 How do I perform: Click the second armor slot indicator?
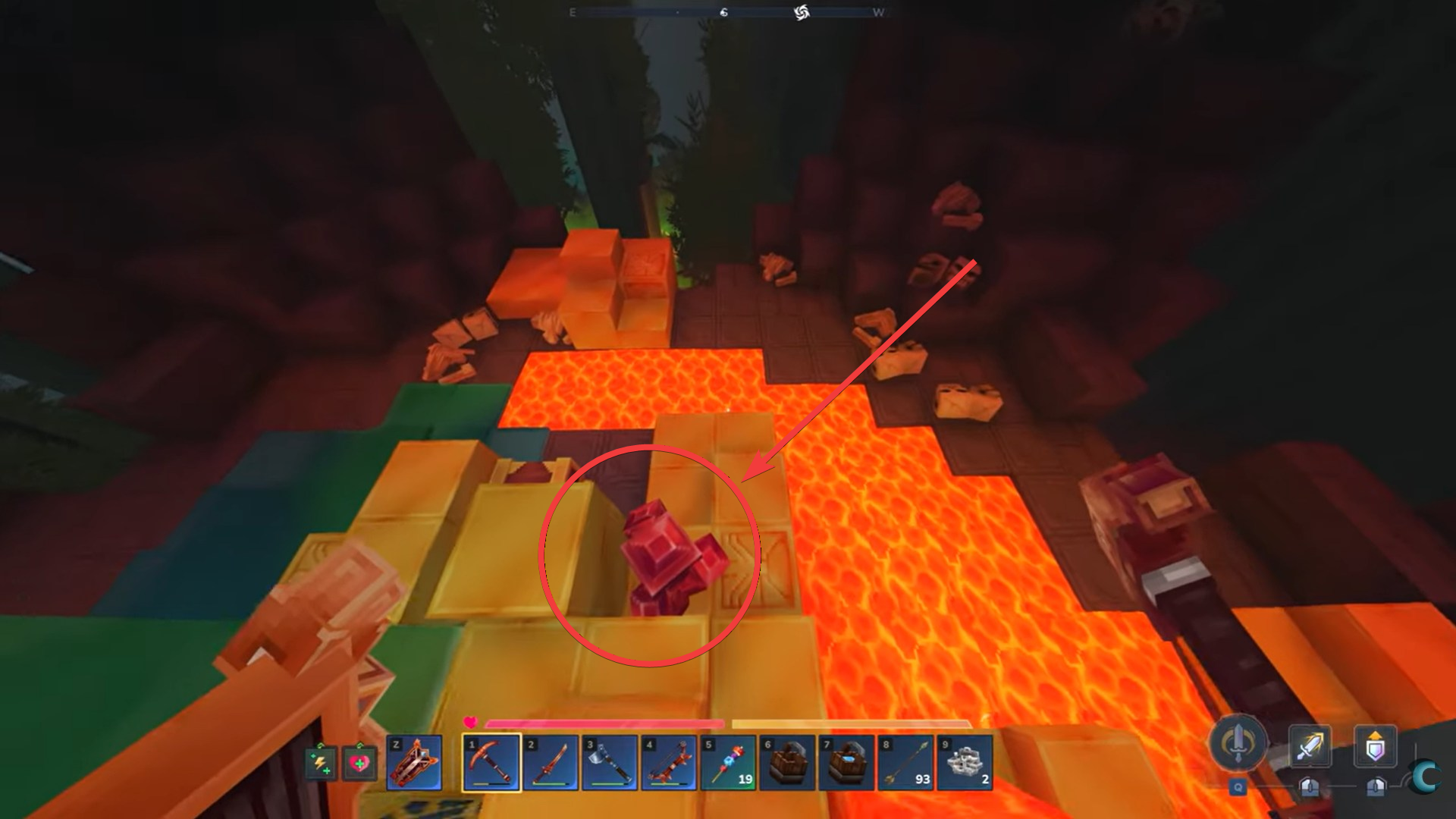(x=1376, y=787)
